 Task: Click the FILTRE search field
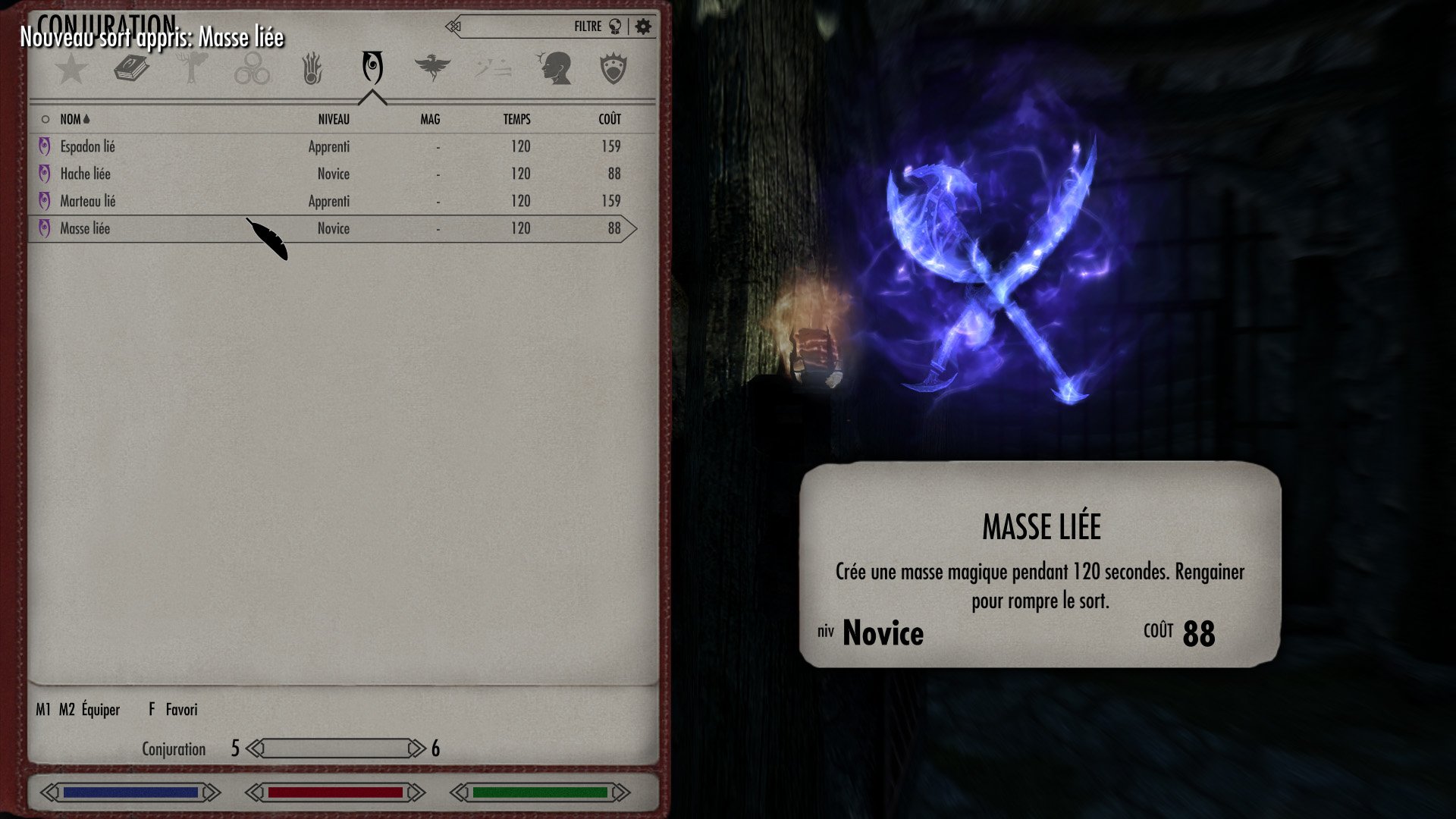pos(523,27)
